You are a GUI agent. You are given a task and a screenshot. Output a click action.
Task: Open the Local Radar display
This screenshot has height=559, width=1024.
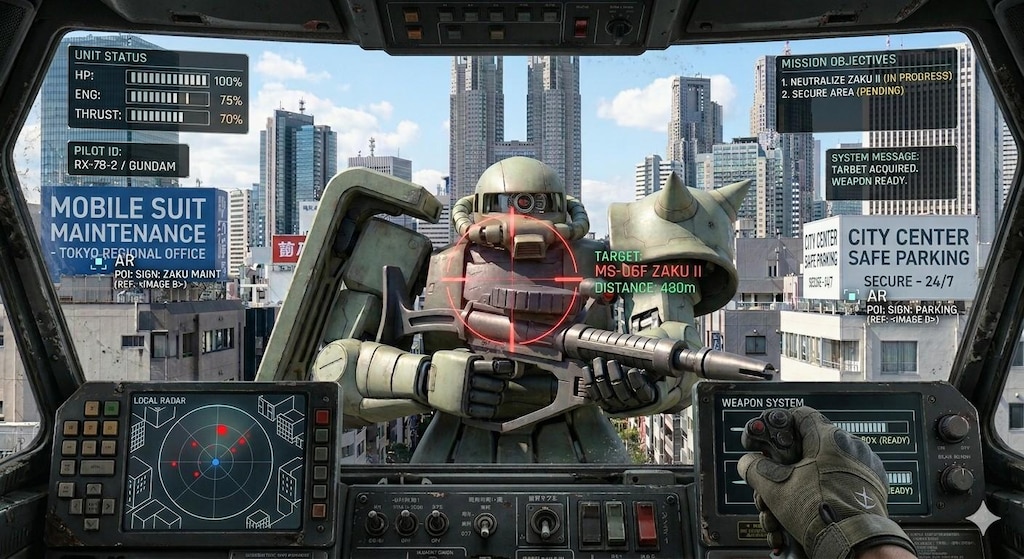point(214,461)
